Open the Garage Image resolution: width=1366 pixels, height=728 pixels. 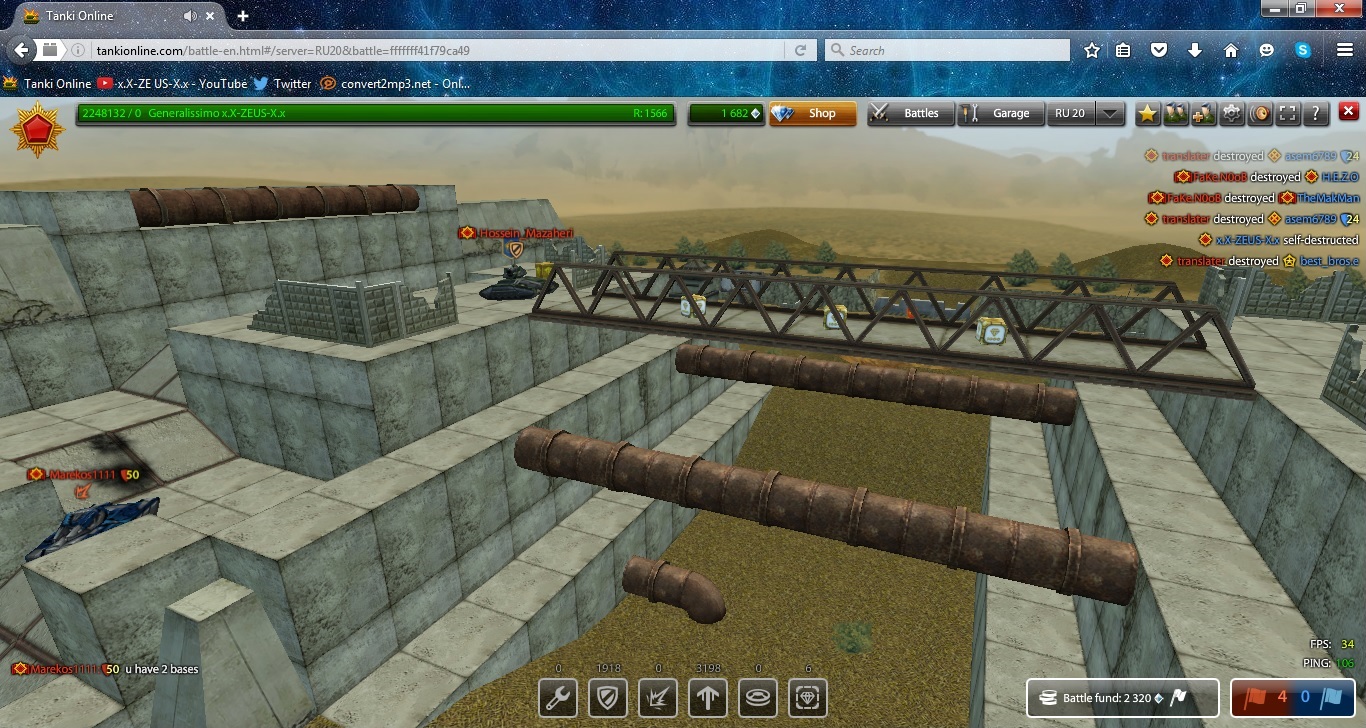tap(999, 114)
